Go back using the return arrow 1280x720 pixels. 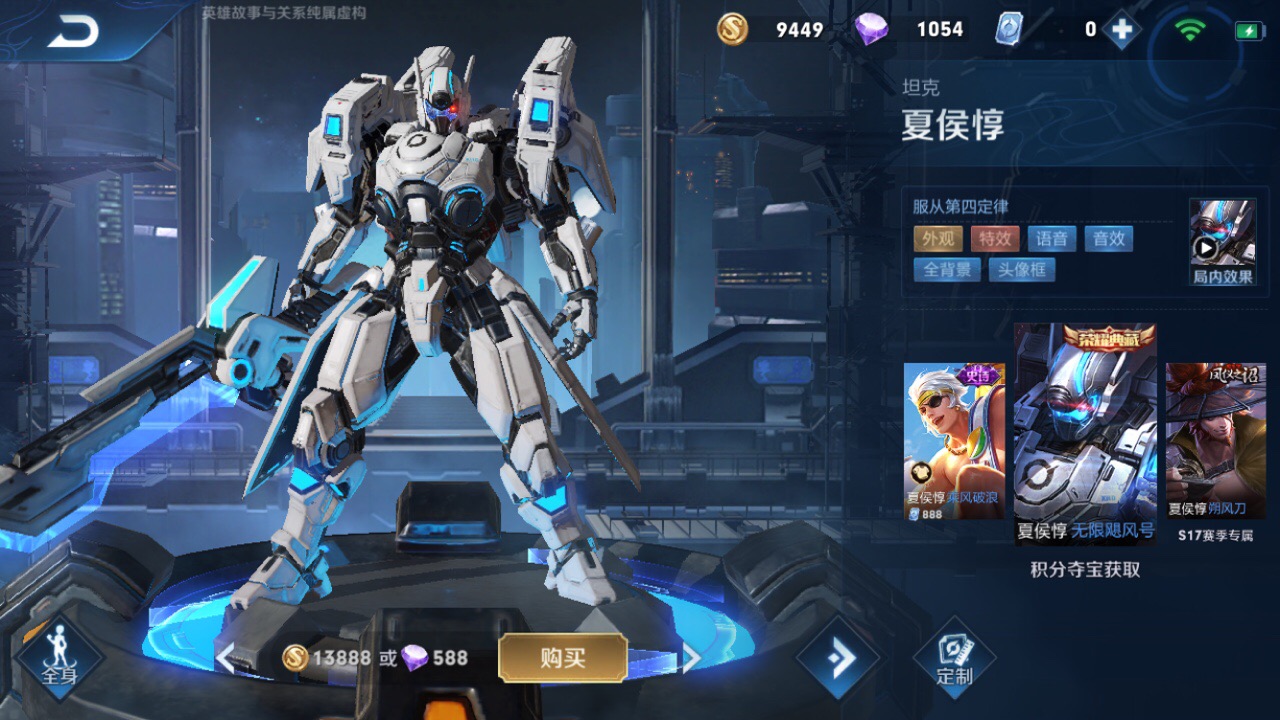pos(73,32)
